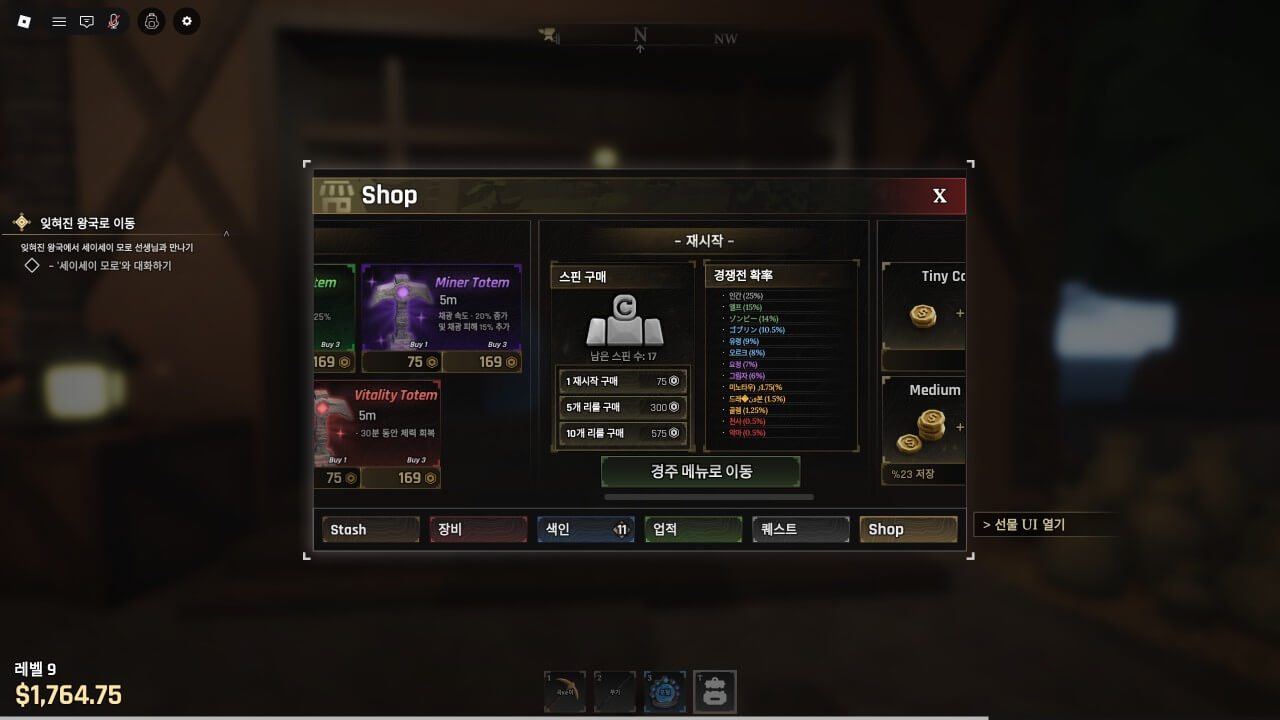Buy three Miner Totems for 169
The width and height of the screenshot is (1280, 720).
point(481,362)
